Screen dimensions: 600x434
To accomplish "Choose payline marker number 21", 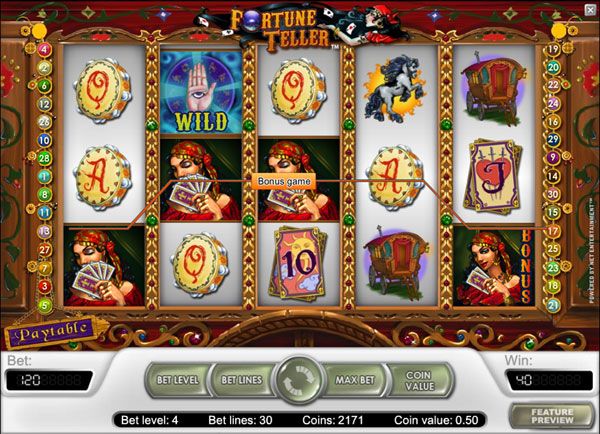I will click(553, 305).
